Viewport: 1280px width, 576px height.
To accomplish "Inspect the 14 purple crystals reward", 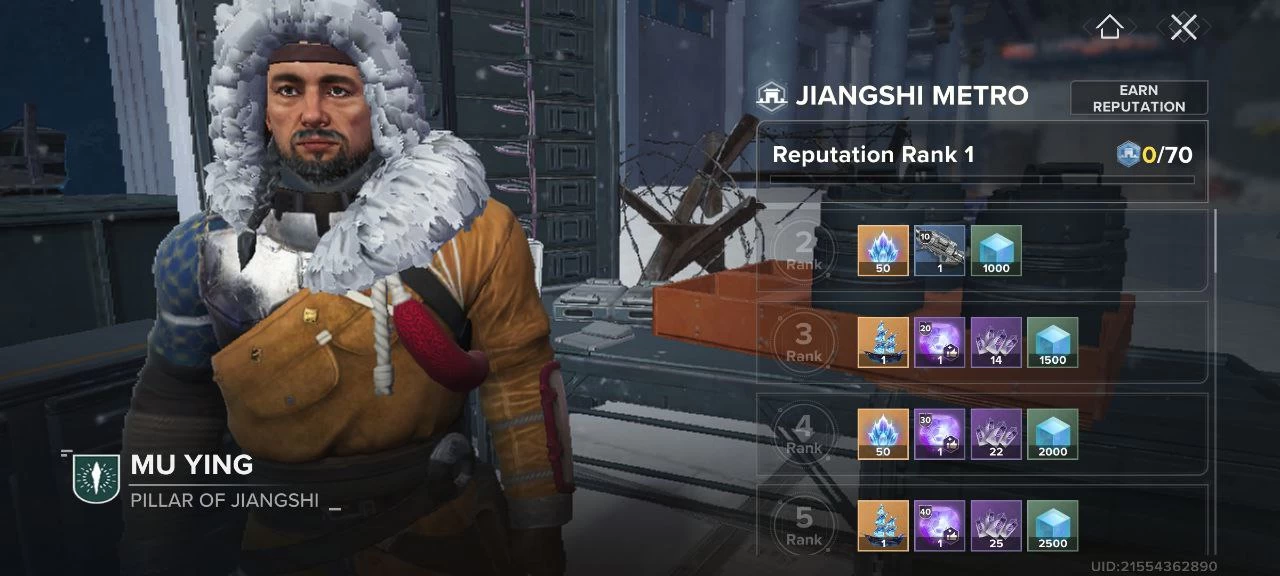I will point(996,342).
